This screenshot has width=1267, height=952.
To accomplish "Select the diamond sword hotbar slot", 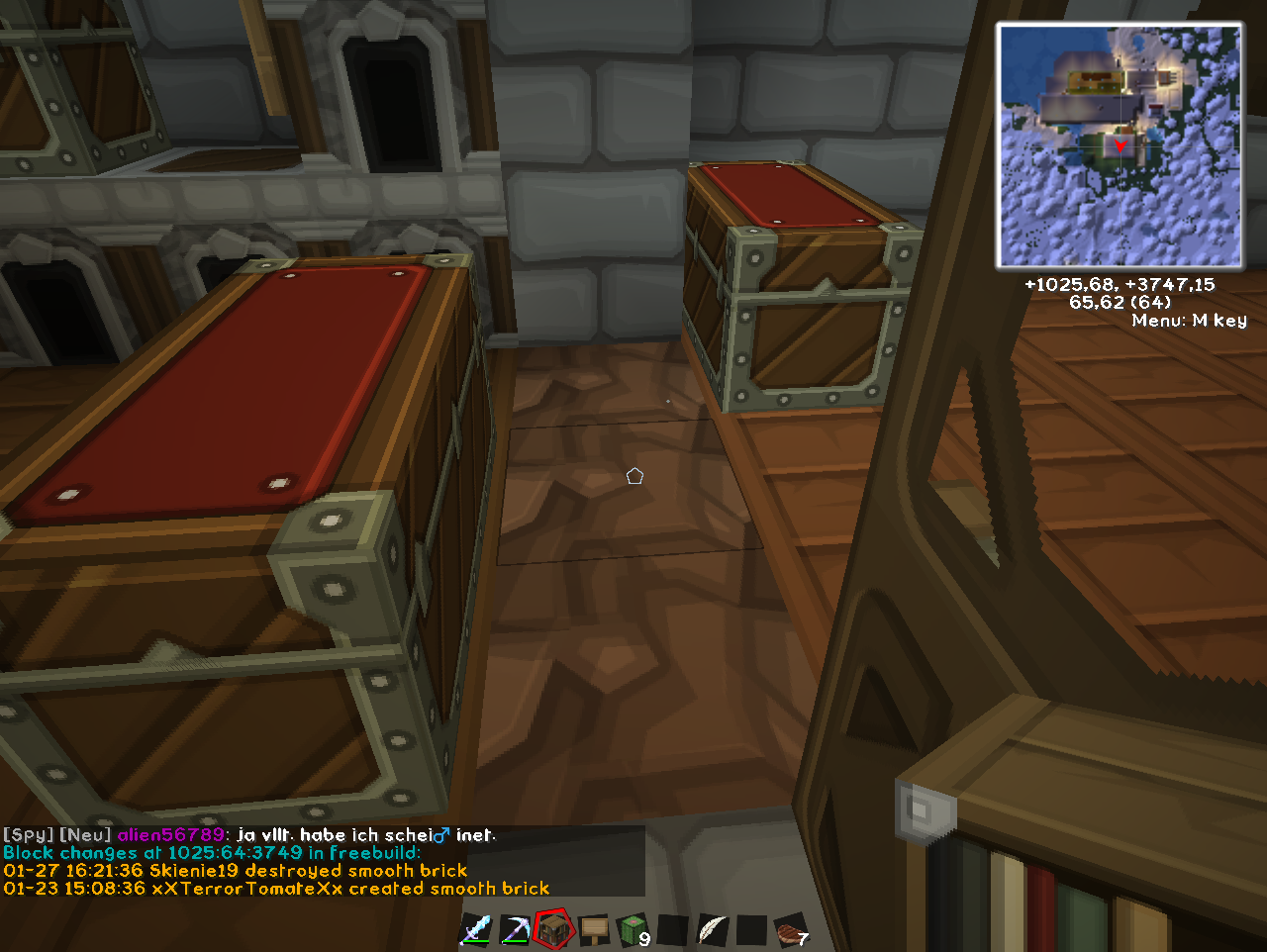I will click(x=475, y=931).
